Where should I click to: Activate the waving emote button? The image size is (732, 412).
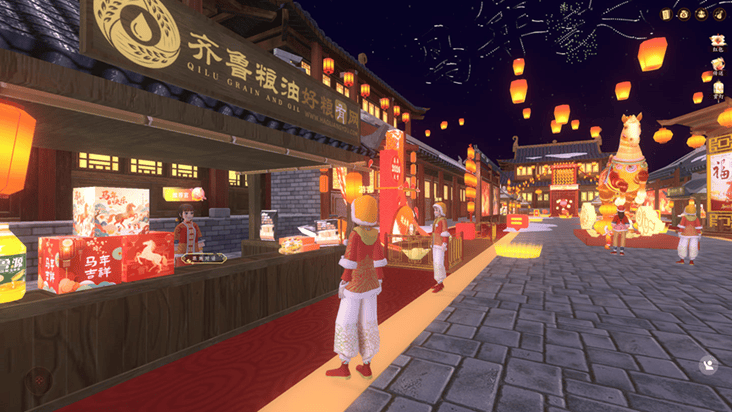click(x=709, y=366)
